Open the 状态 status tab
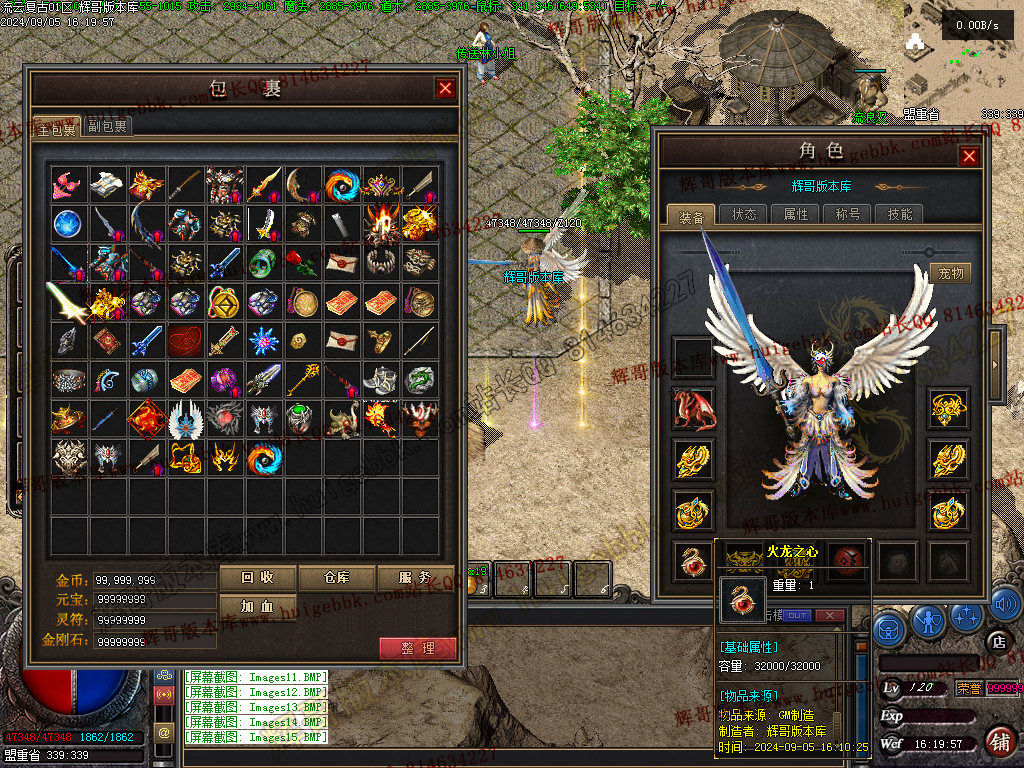1024x768 pixels. (x=743, y=214)
